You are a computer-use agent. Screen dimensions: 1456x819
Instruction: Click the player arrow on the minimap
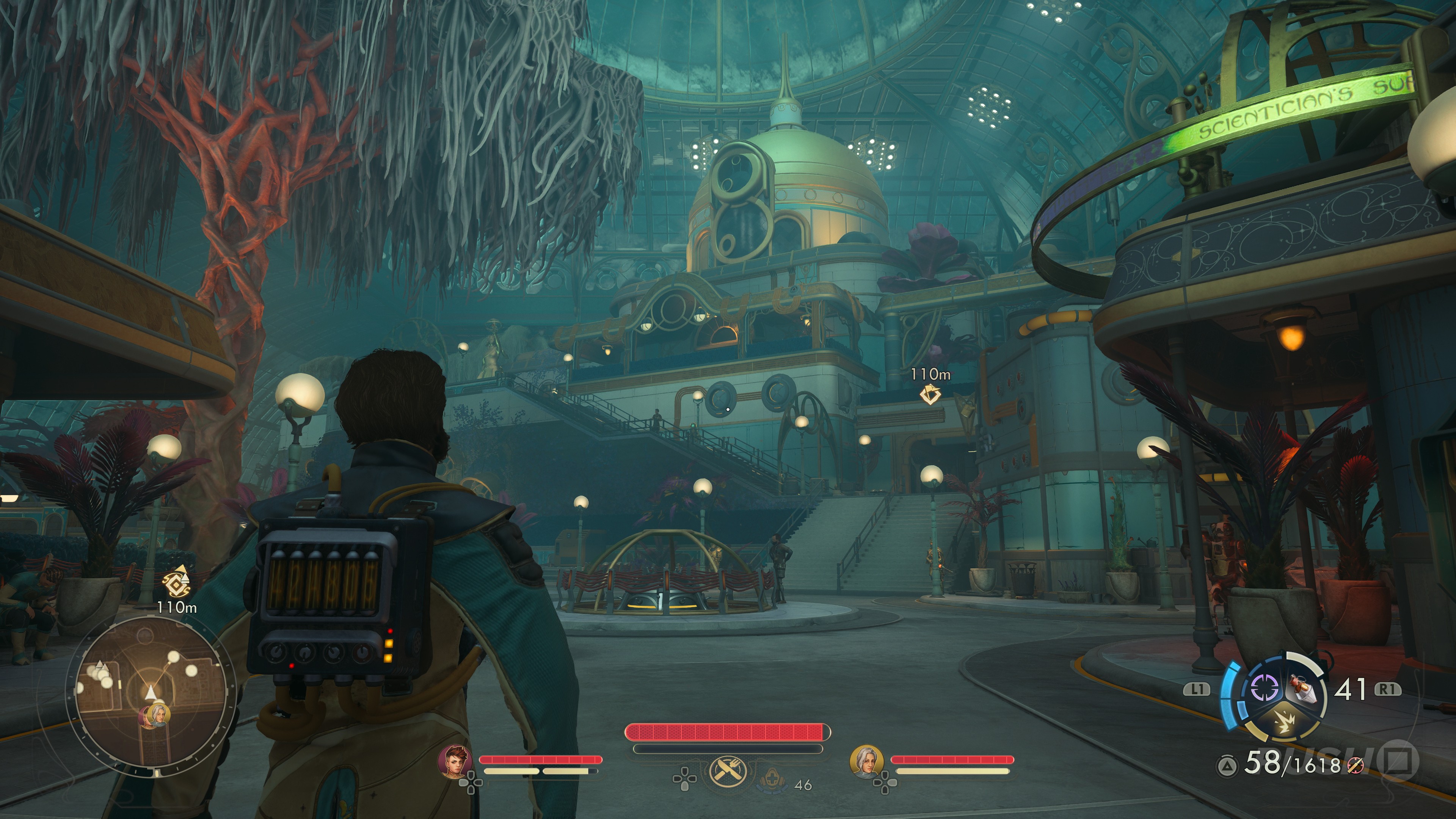point(151,693)
